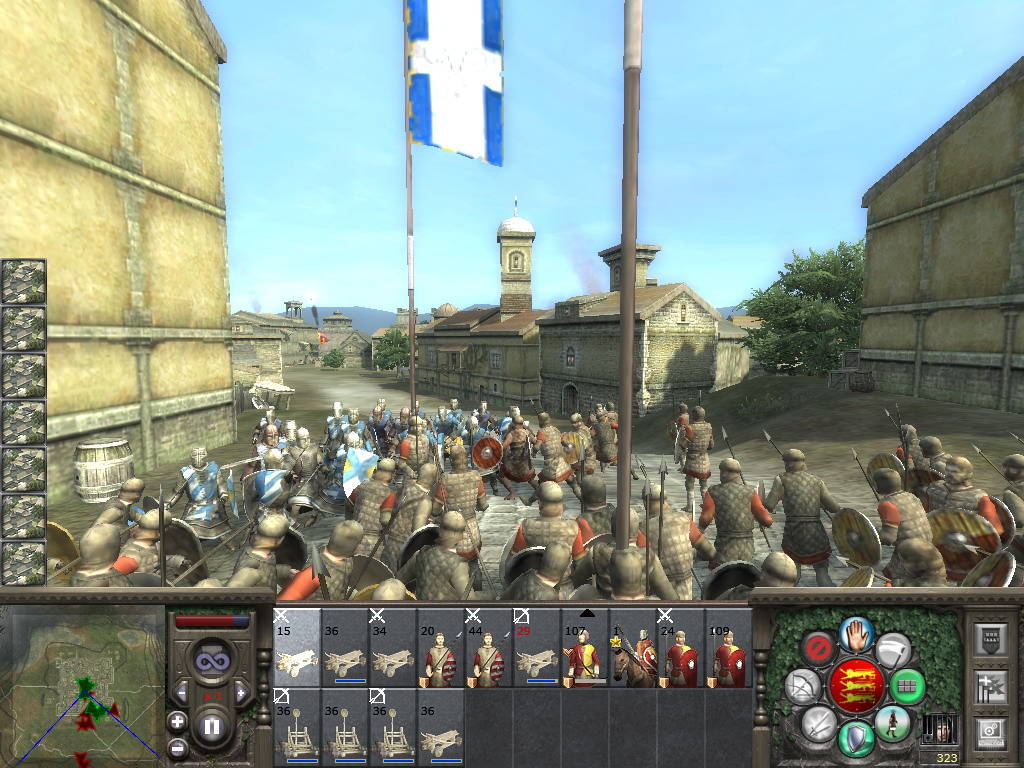The height and width of the screenshot is (768, 1024).
Task: Choose the spearmen unit card with 20 soldiers
Action: tap(440, 648)
